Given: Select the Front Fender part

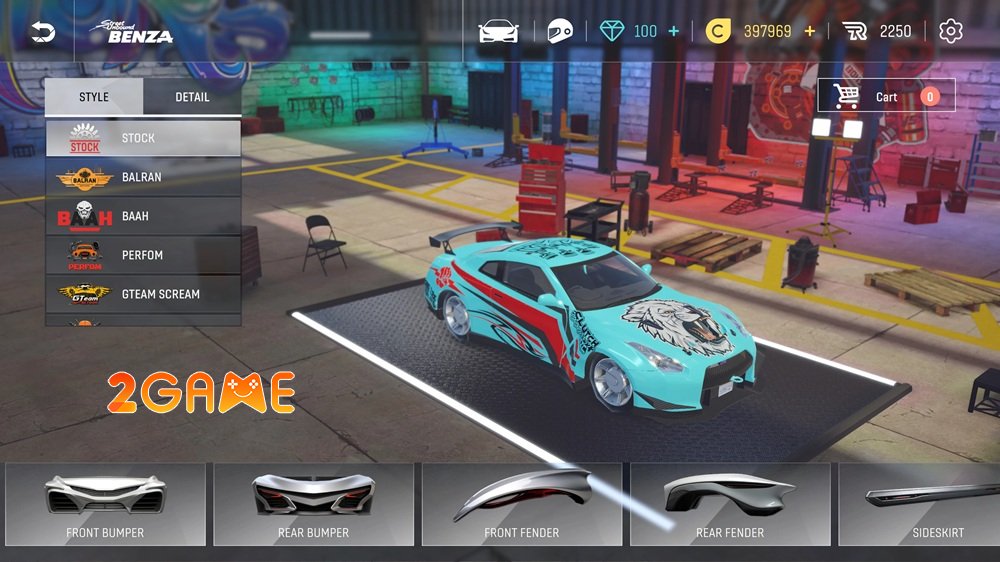Looking at the screenshot, I should (521, 504).
